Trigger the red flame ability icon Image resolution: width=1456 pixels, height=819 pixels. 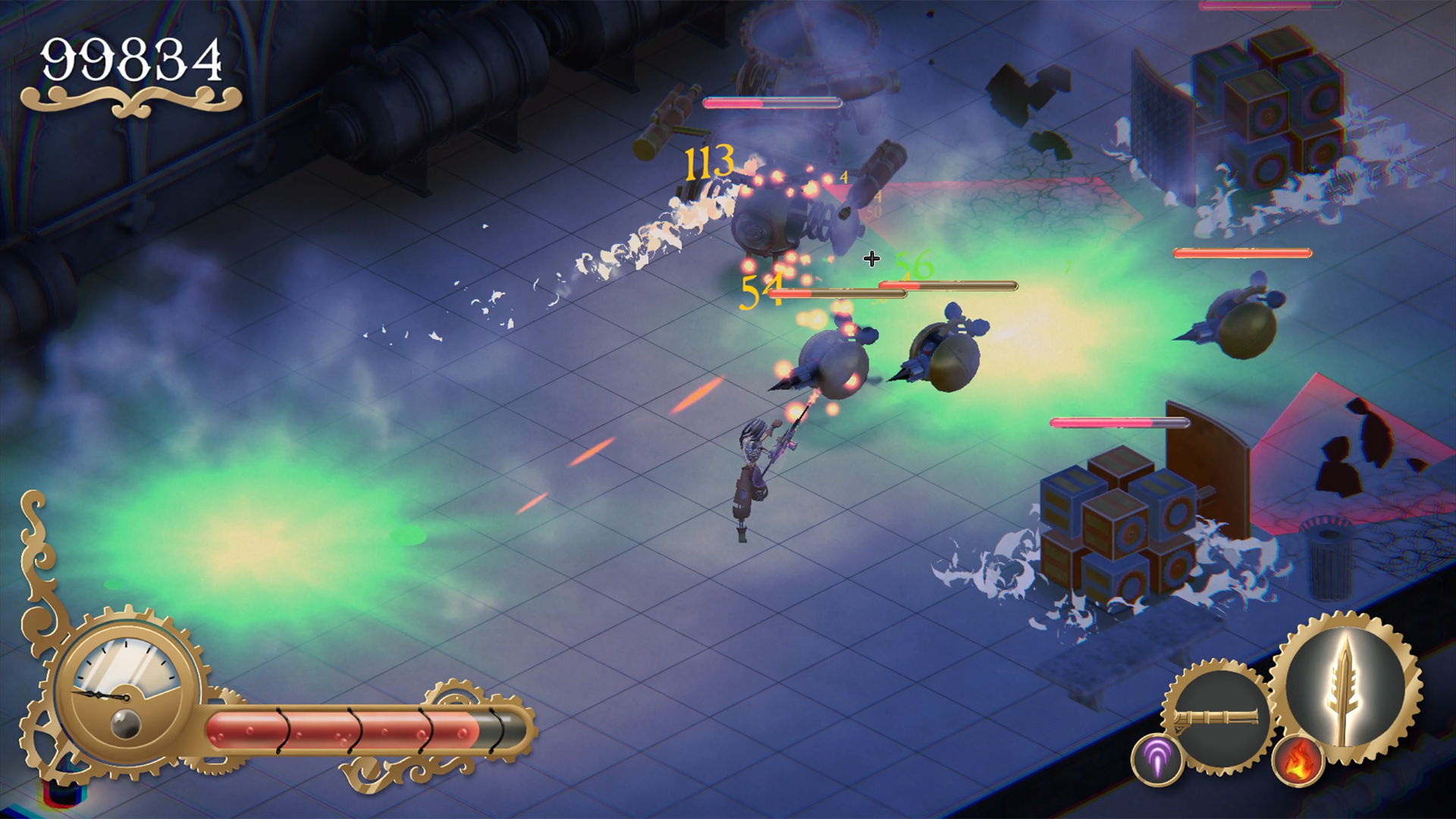pyautogui.click(x=1298, y=761)
